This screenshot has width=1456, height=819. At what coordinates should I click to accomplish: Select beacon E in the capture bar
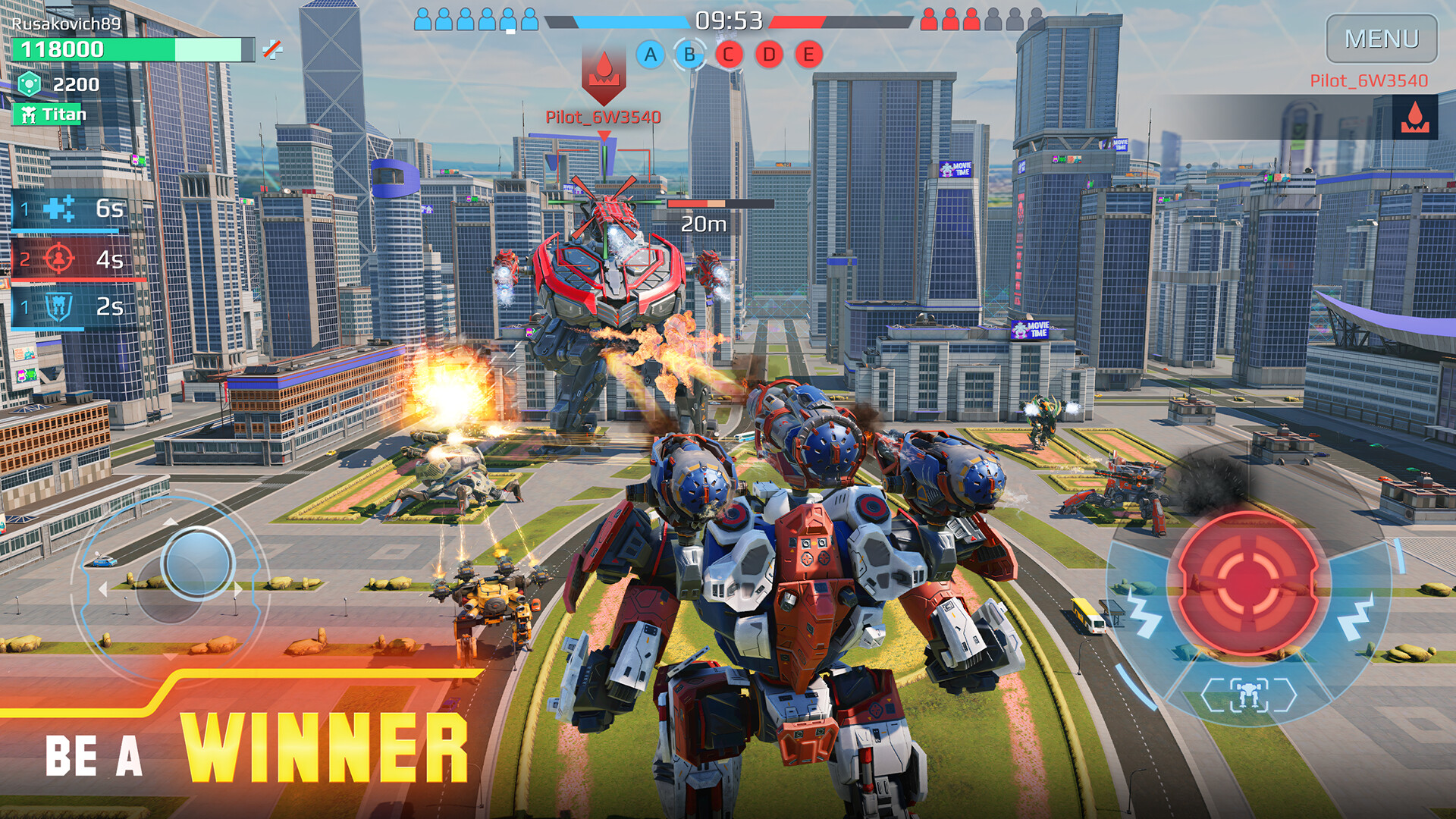(808, 55)
